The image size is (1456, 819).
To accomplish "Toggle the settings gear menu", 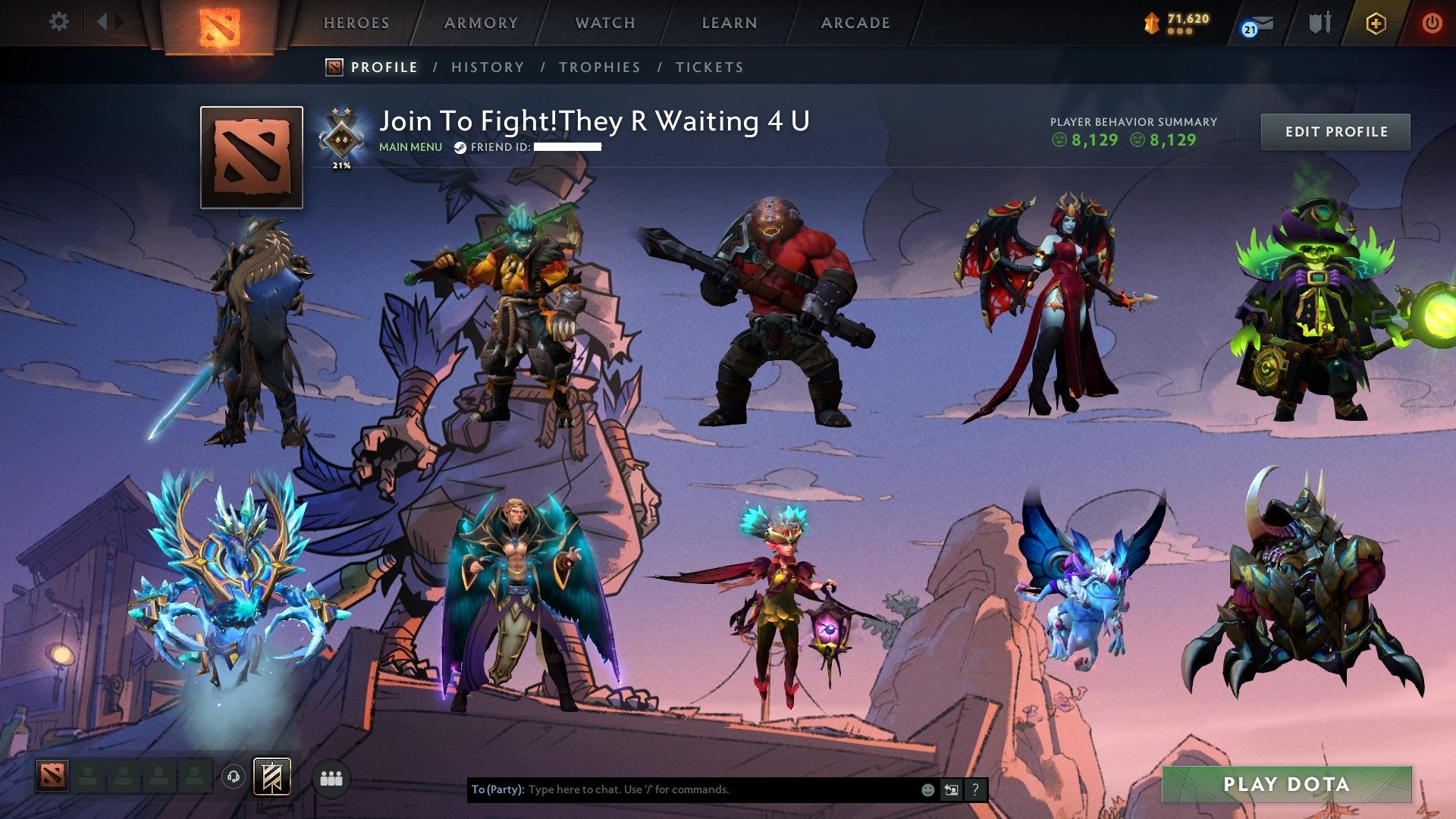I will click(x=58, y=22).
